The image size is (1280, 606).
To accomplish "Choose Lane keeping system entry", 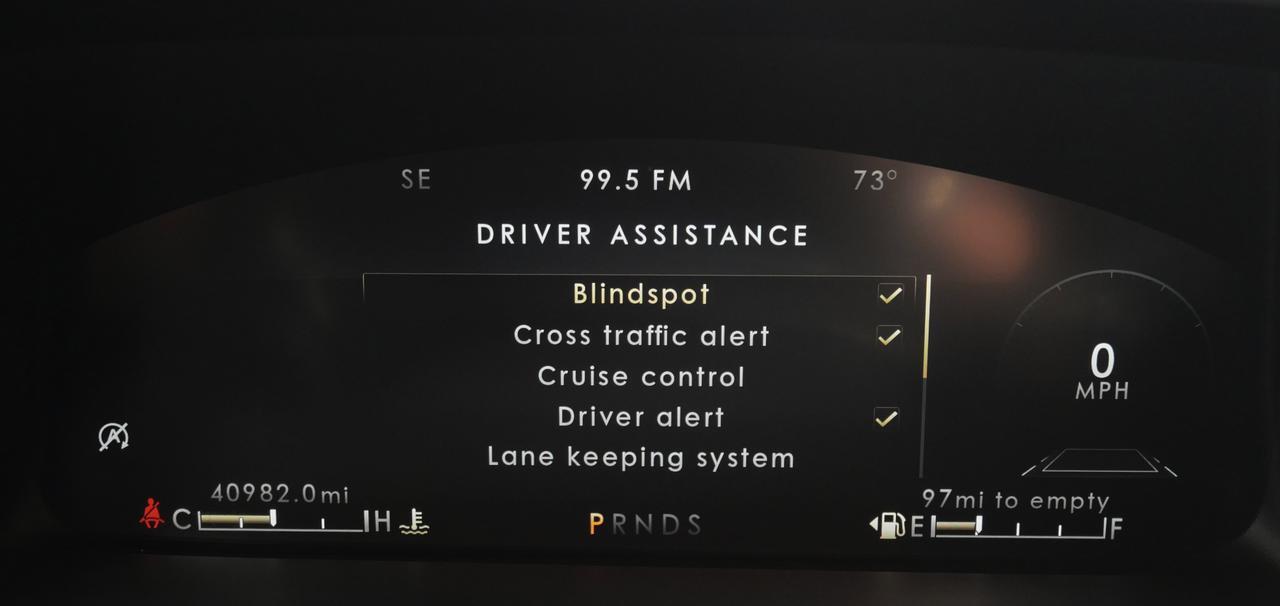I will [641, 458].
